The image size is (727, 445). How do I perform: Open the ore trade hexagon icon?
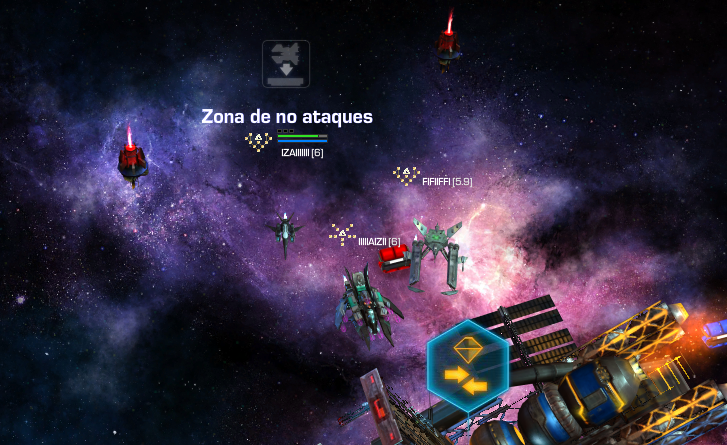(467, 366)
